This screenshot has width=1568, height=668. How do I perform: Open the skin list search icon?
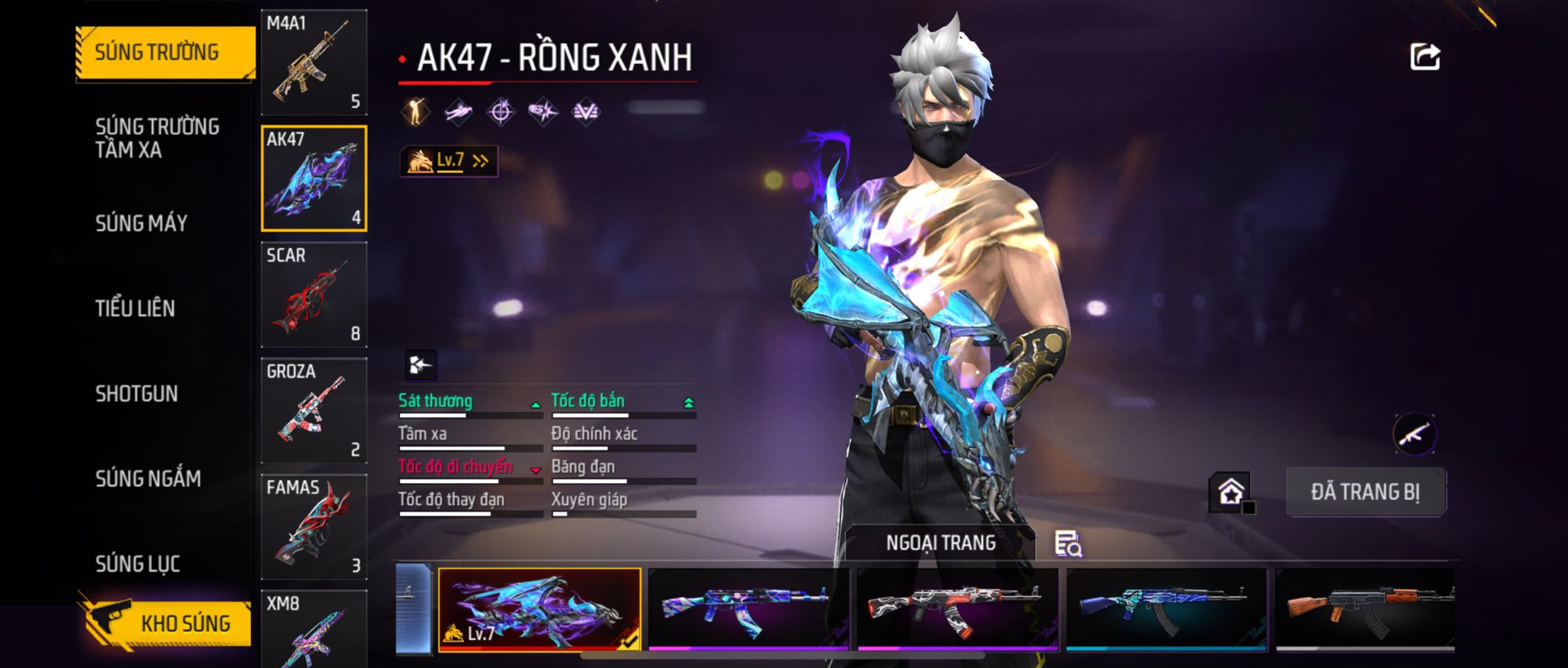1069,544
